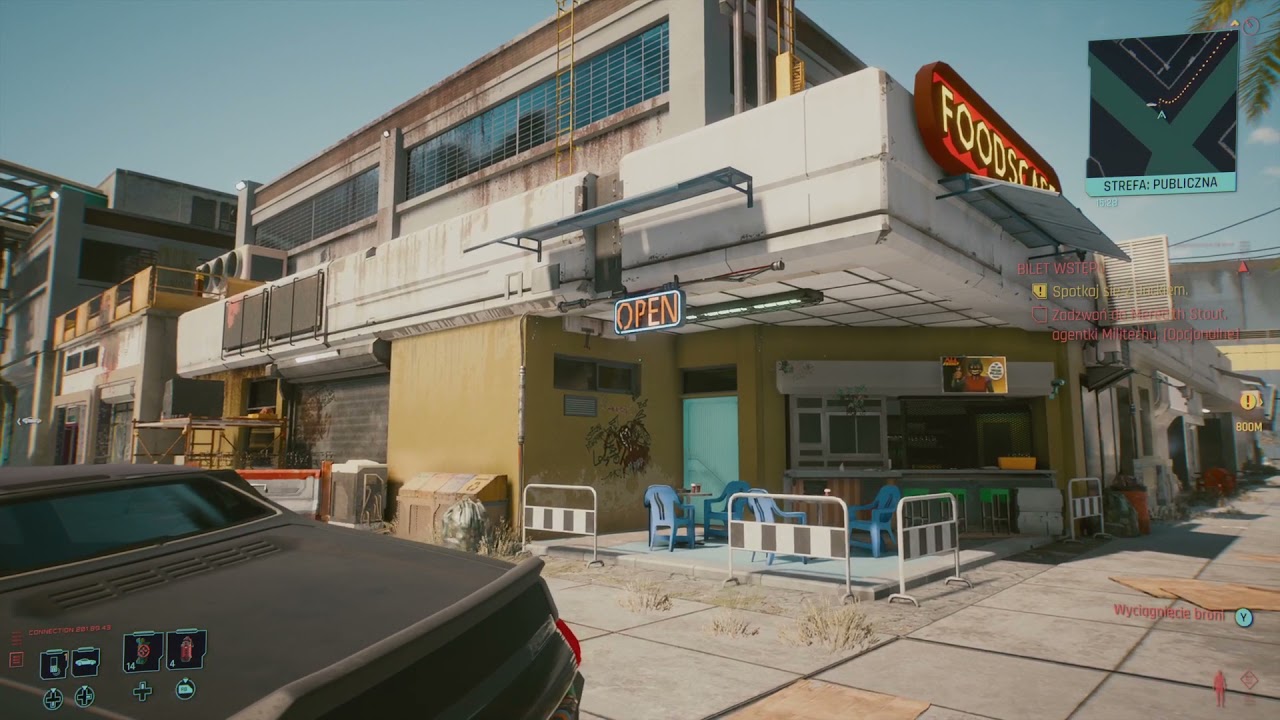Click the down arrow above the phone D-pad icon
The width and height of the screenshot is (1280, 720).
(x=53, y=689)
